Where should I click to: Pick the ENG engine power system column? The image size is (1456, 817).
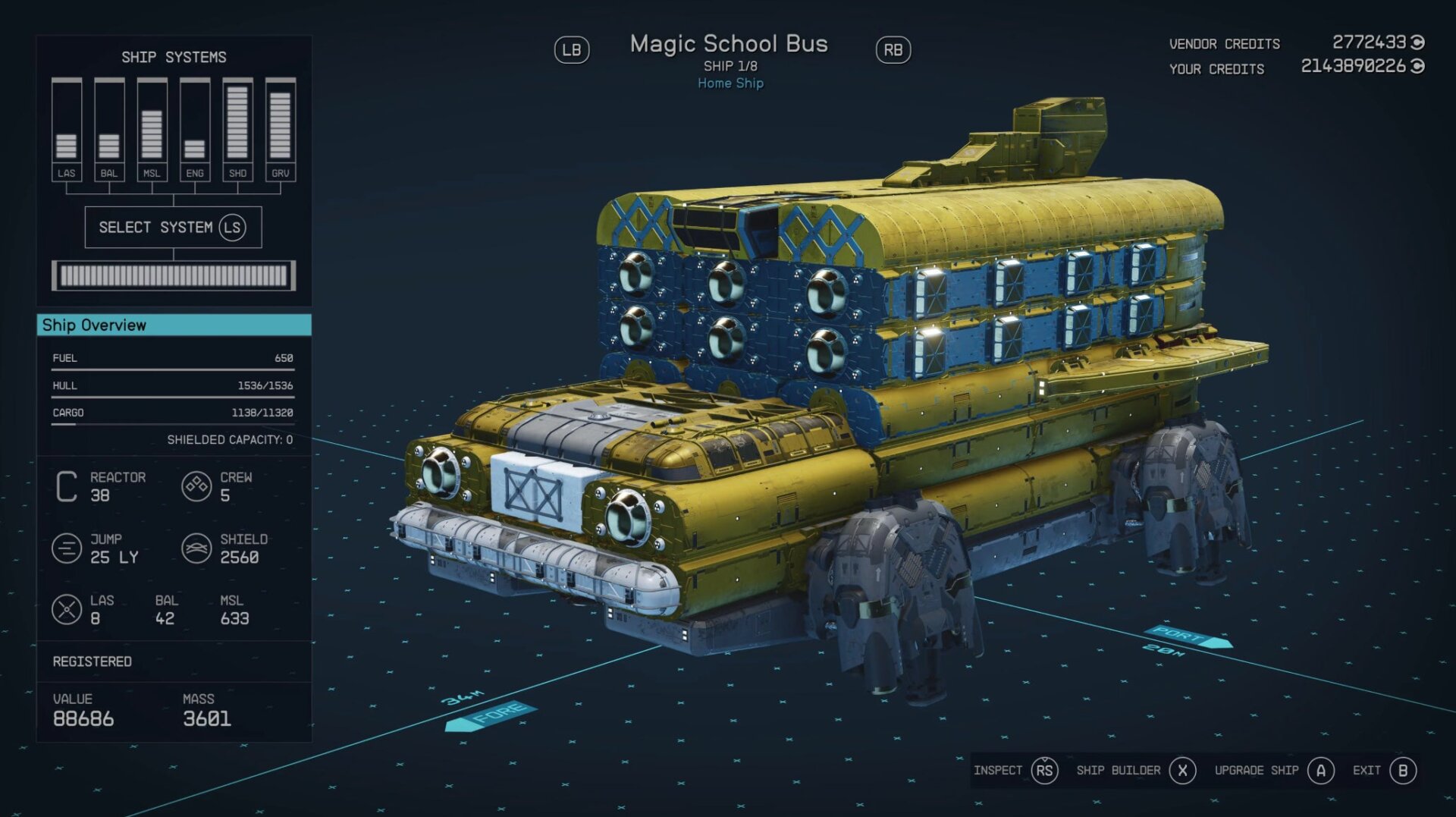pyautogui.click(x=195, y=130)
